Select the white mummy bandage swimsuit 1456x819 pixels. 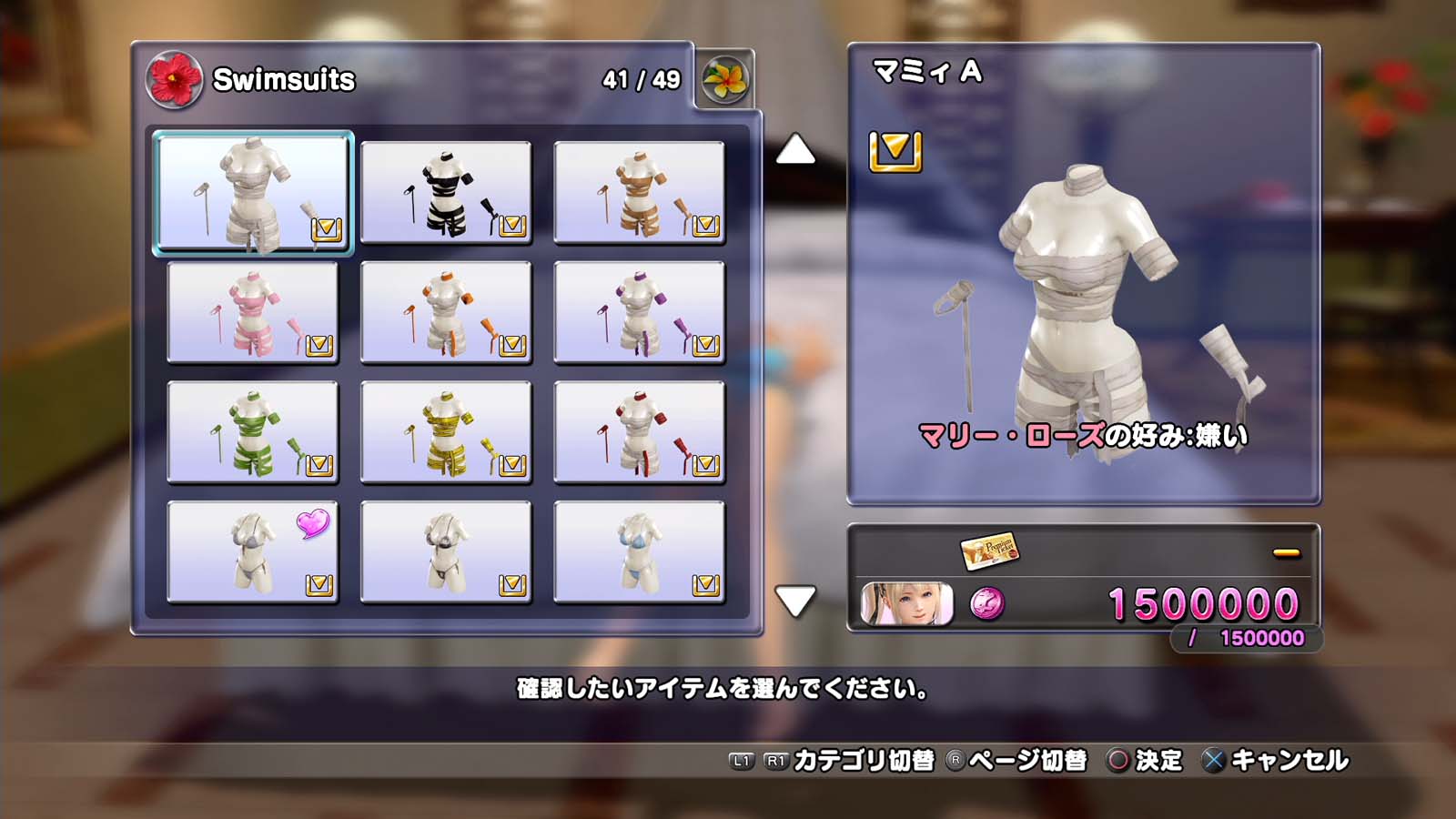click(252, 192)
